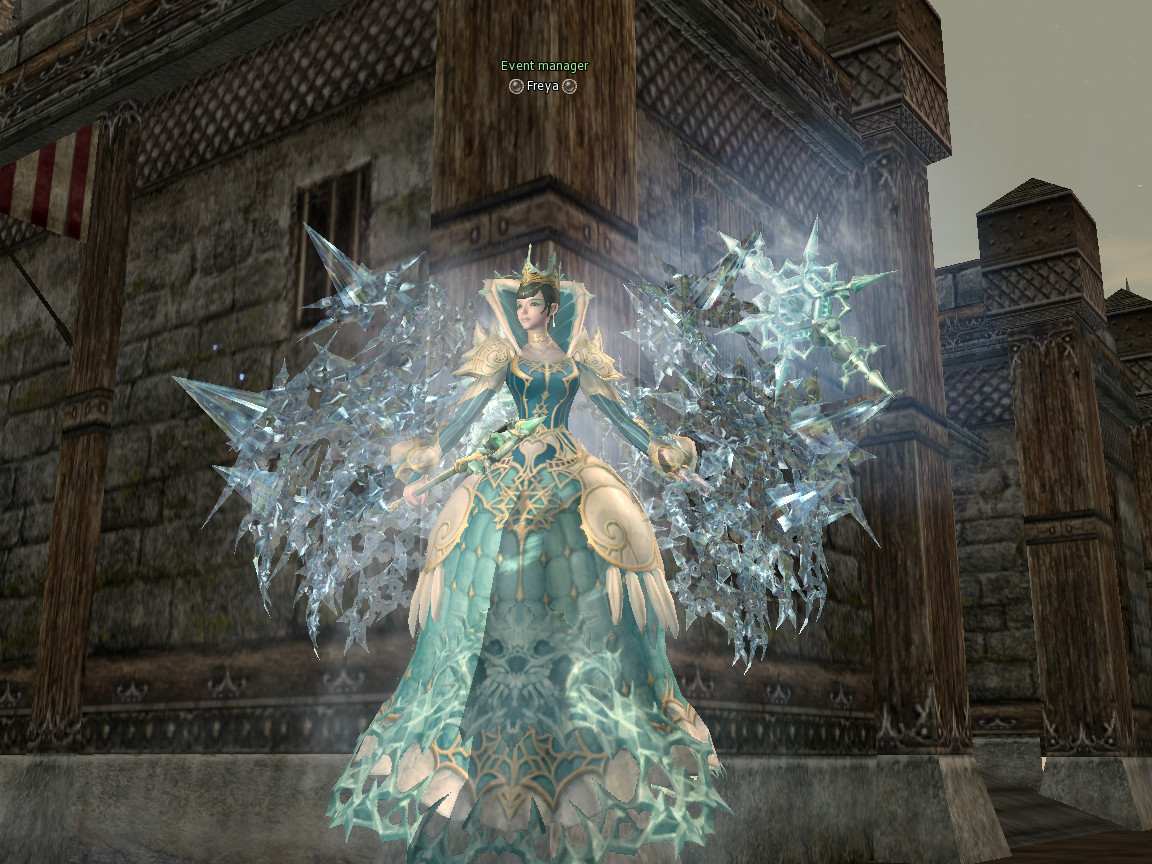This screenshot has height=864, width=1152.
Task: Select the Freya Event manager nameplate
Action: [543, 86]
